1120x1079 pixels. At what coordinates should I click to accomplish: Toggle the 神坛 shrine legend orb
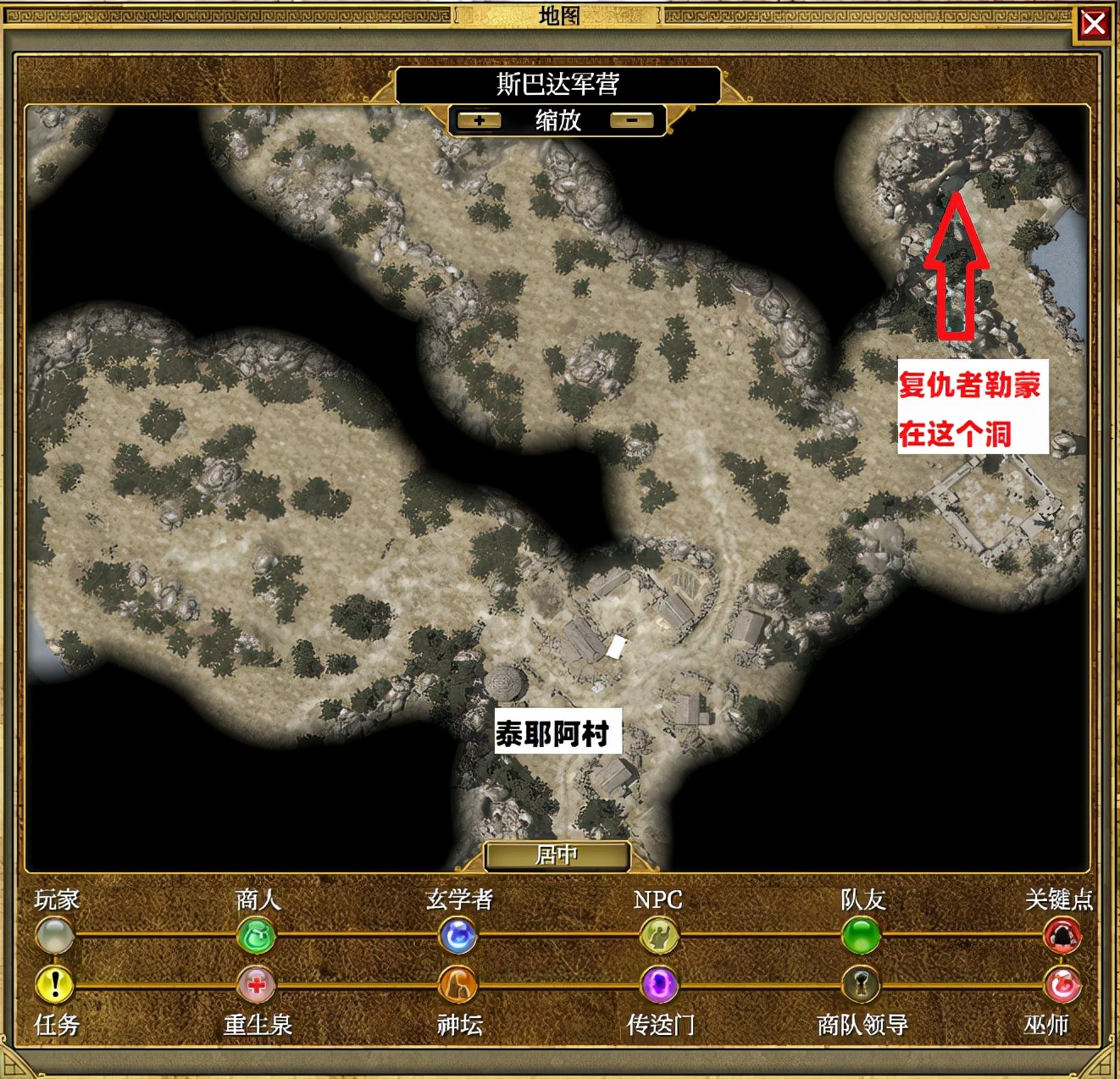(x=458, y=984)
